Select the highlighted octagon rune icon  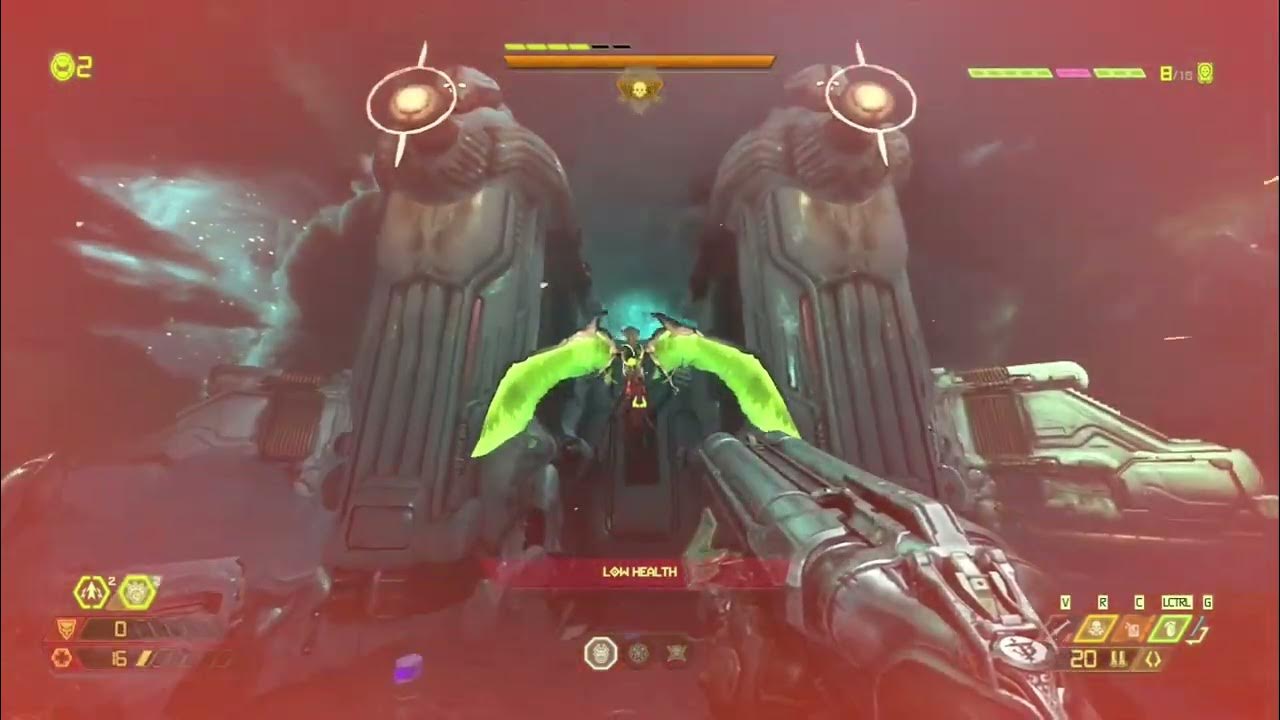click(600, 654)
